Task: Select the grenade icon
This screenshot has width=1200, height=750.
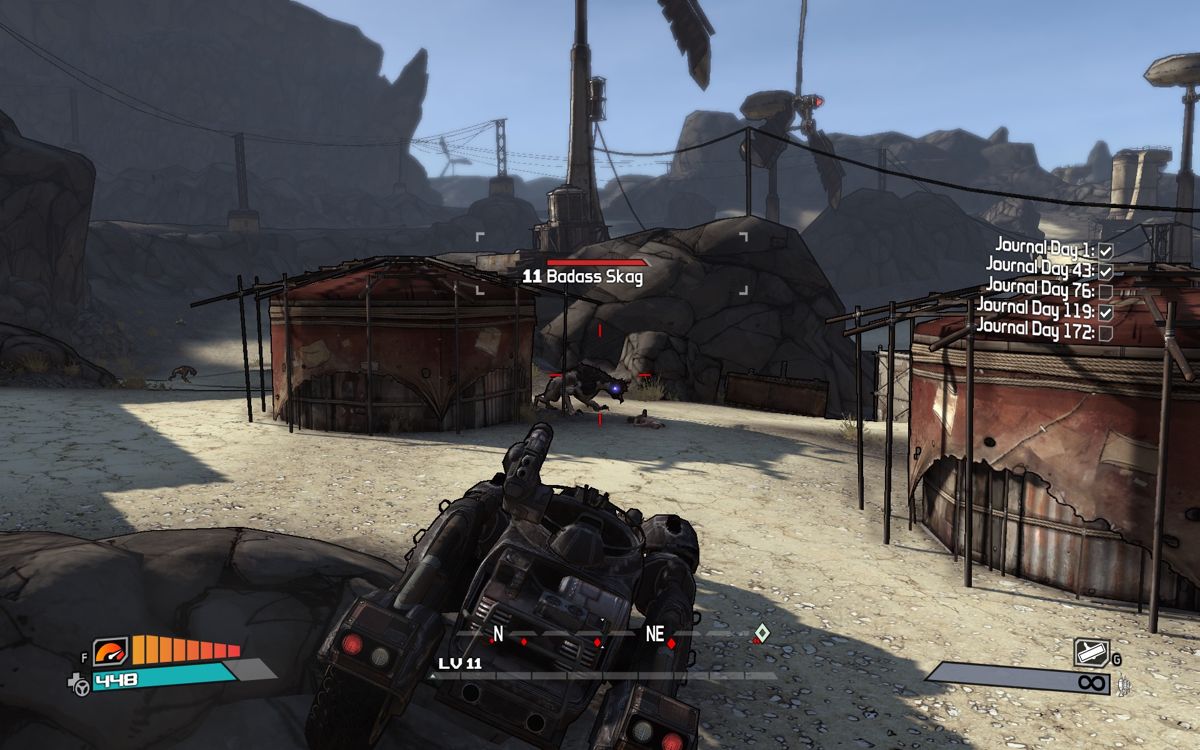Action: (1090, 653)
